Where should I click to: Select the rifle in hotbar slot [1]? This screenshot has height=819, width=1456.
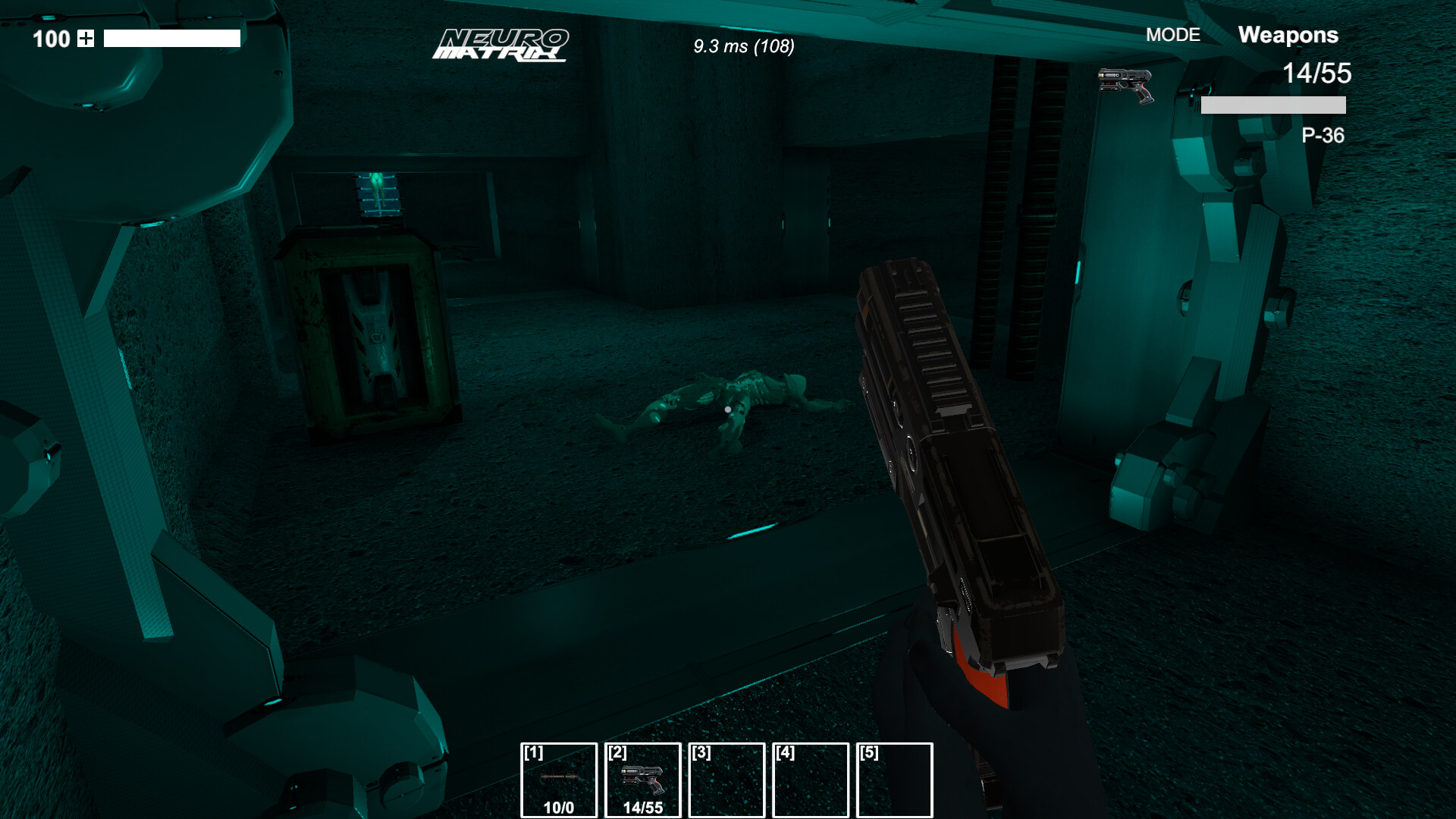coord(559,777)
